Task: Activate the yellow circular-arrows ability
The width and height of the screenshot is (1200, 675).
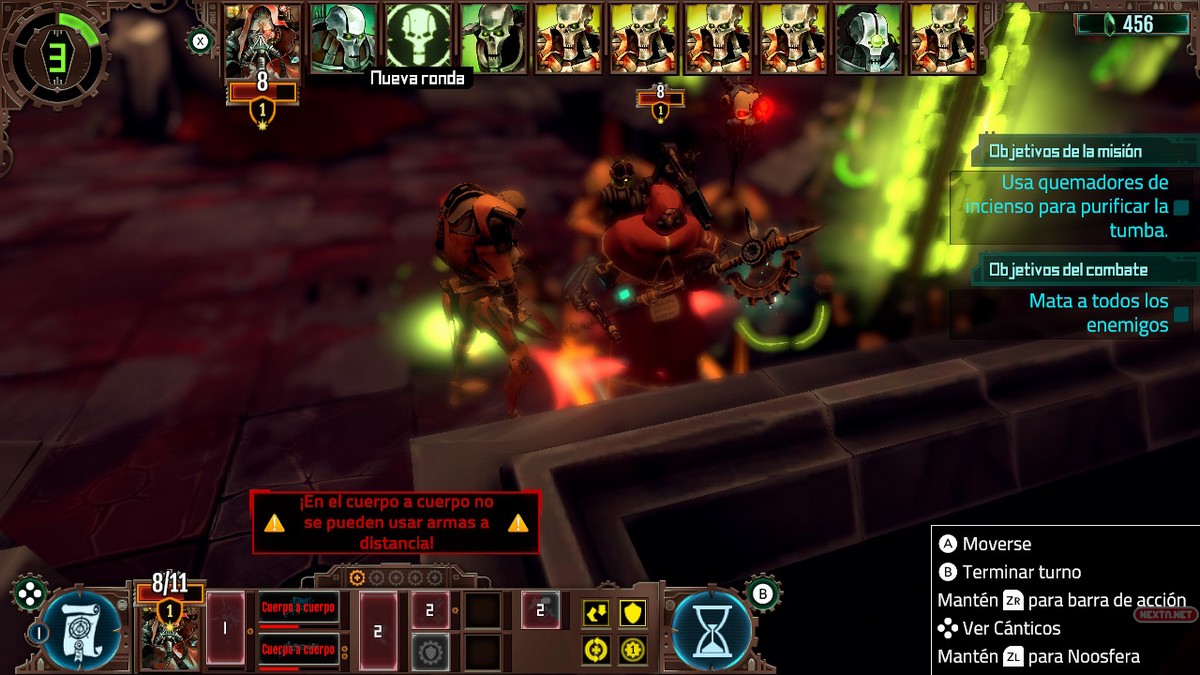Action: coord(597,650)
